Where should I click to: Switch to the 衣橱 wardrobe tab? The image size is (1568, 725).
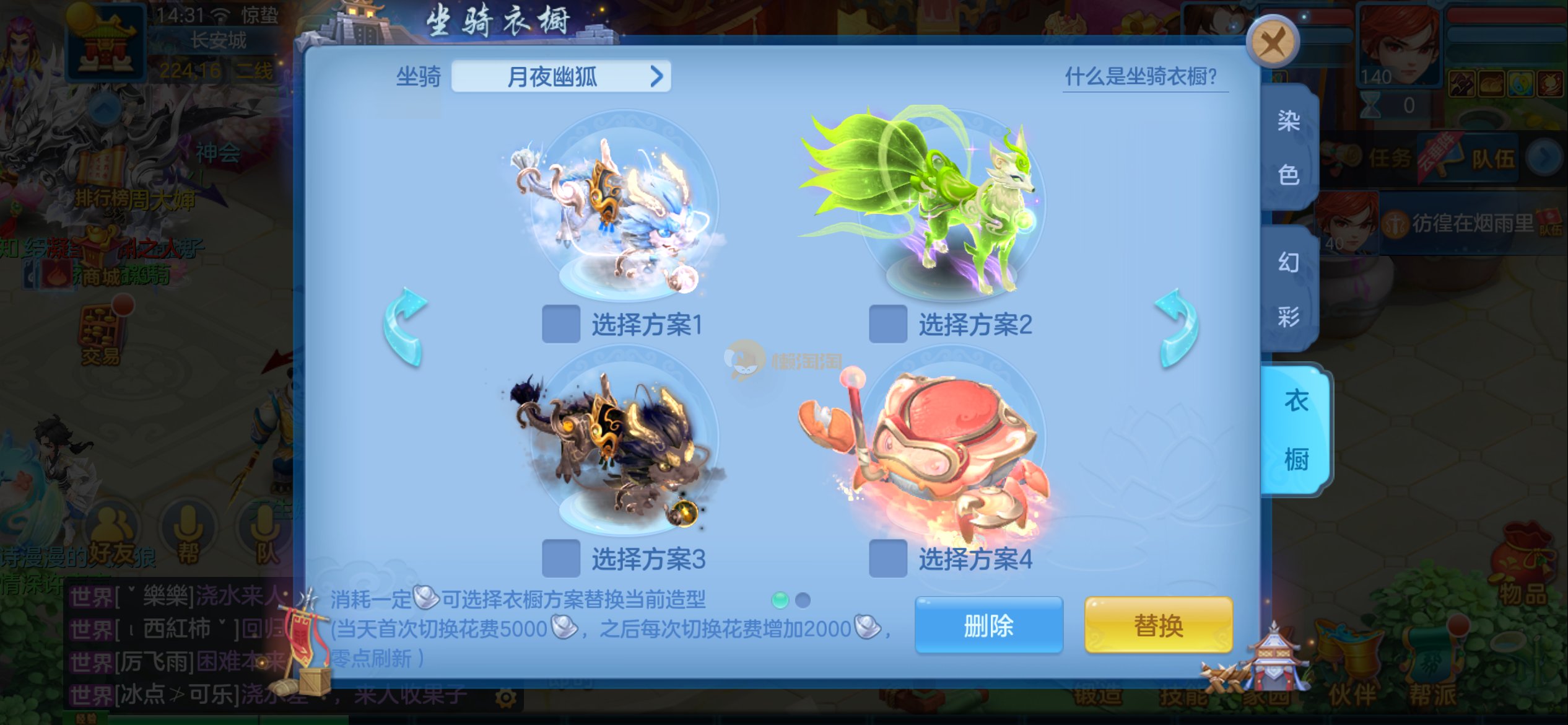1296,430
